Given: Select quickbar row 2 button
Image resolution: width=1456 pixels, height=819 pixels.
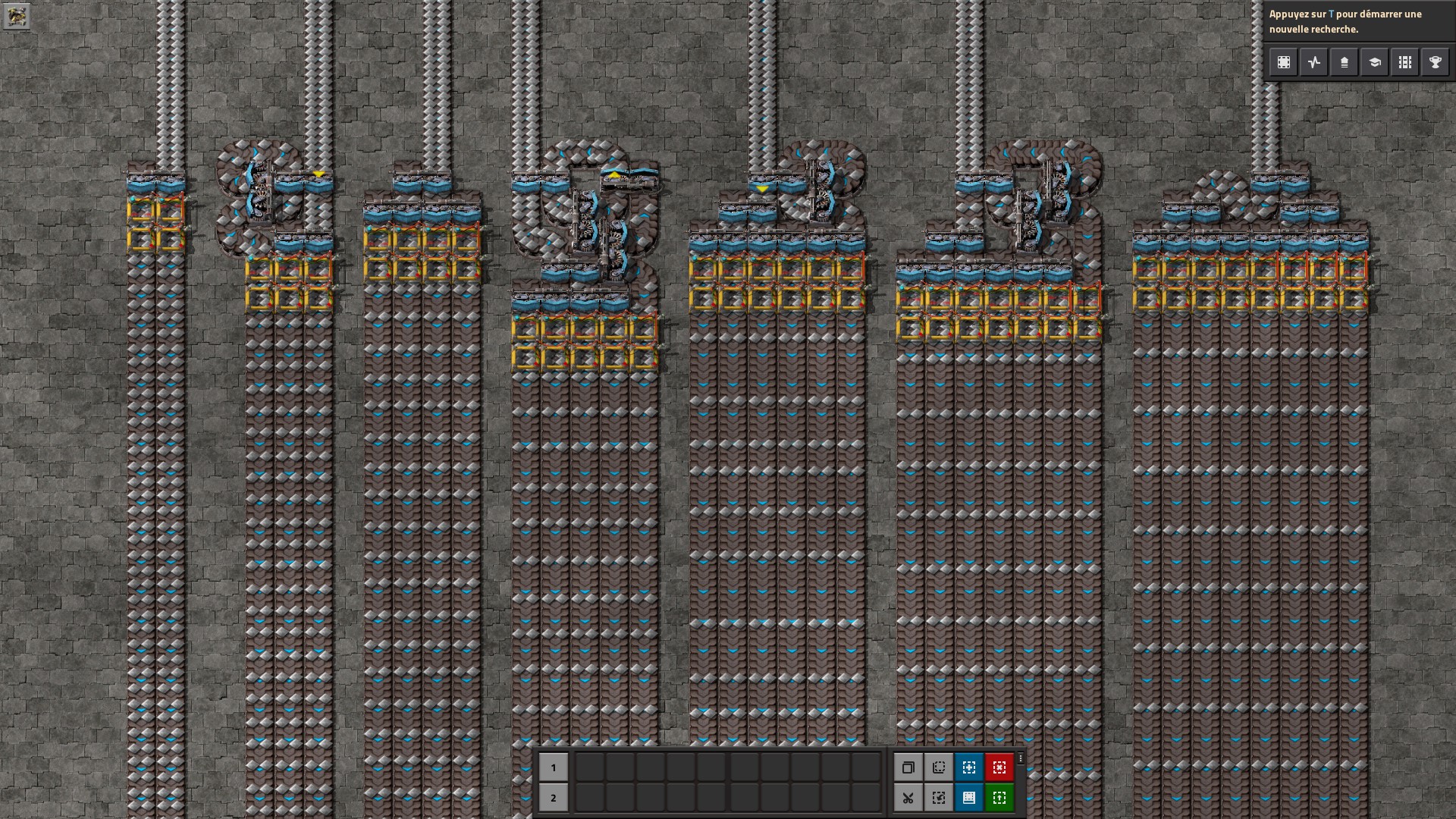Looking at the screenshot, I should coord(553,798).
